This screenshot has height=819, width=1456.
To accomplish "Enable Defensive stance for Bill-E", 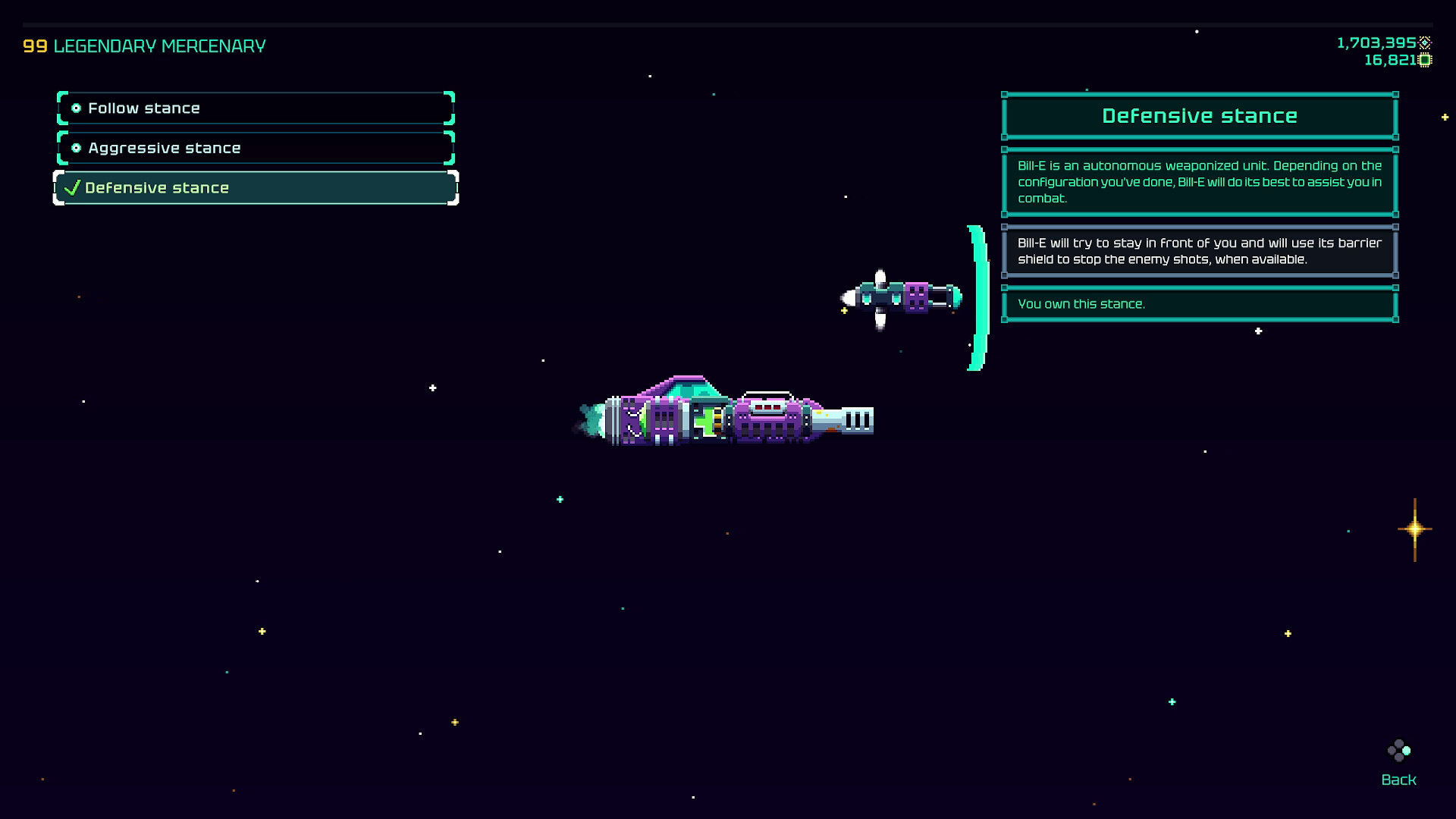I will point(254,187).
